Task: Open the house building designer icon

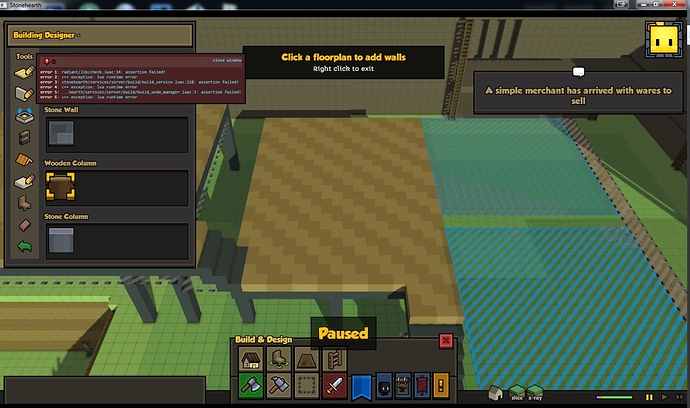Action: click(x=251, y=359)
